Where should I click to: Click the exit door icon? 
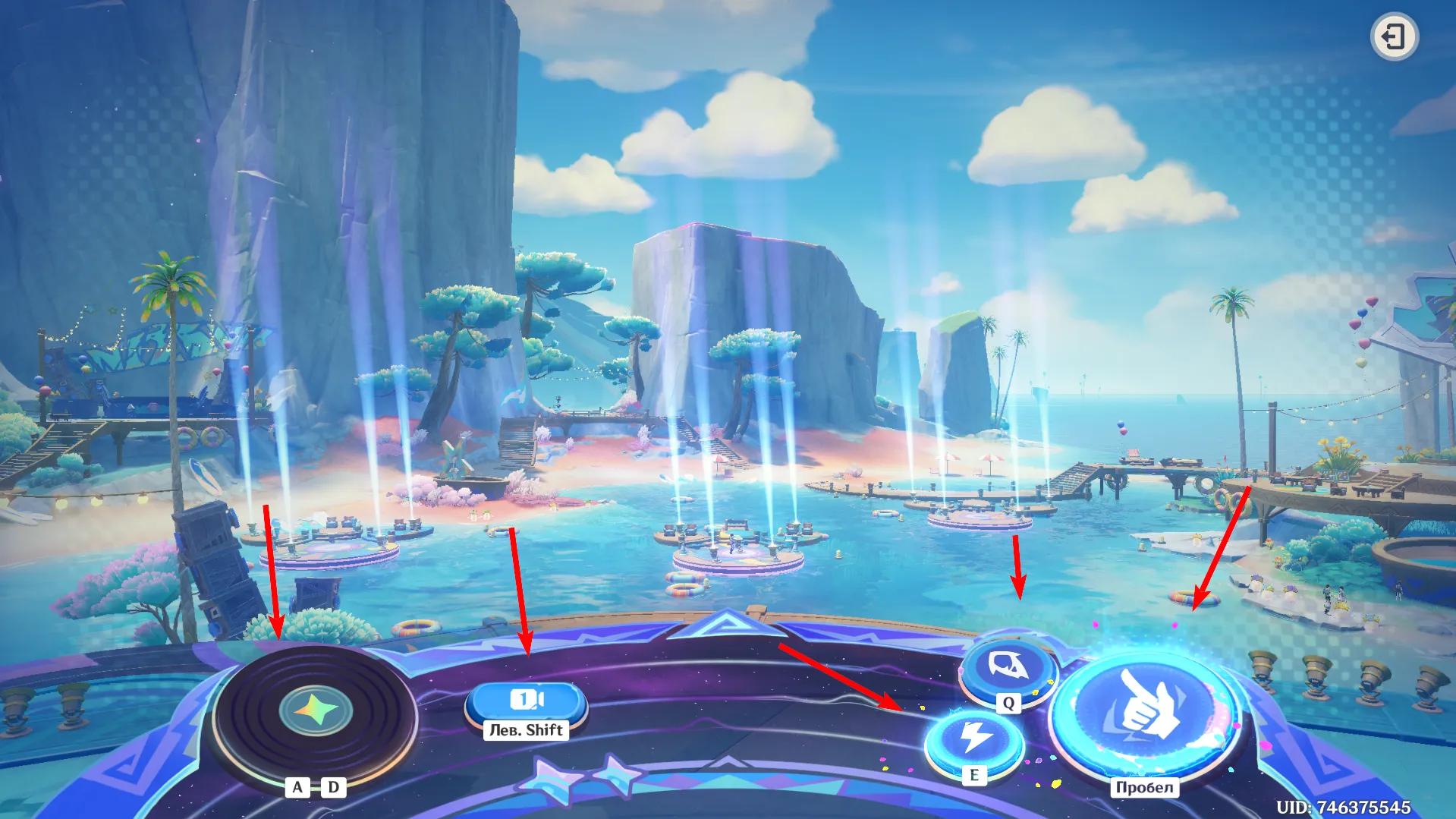click(x=1394, y=36)
